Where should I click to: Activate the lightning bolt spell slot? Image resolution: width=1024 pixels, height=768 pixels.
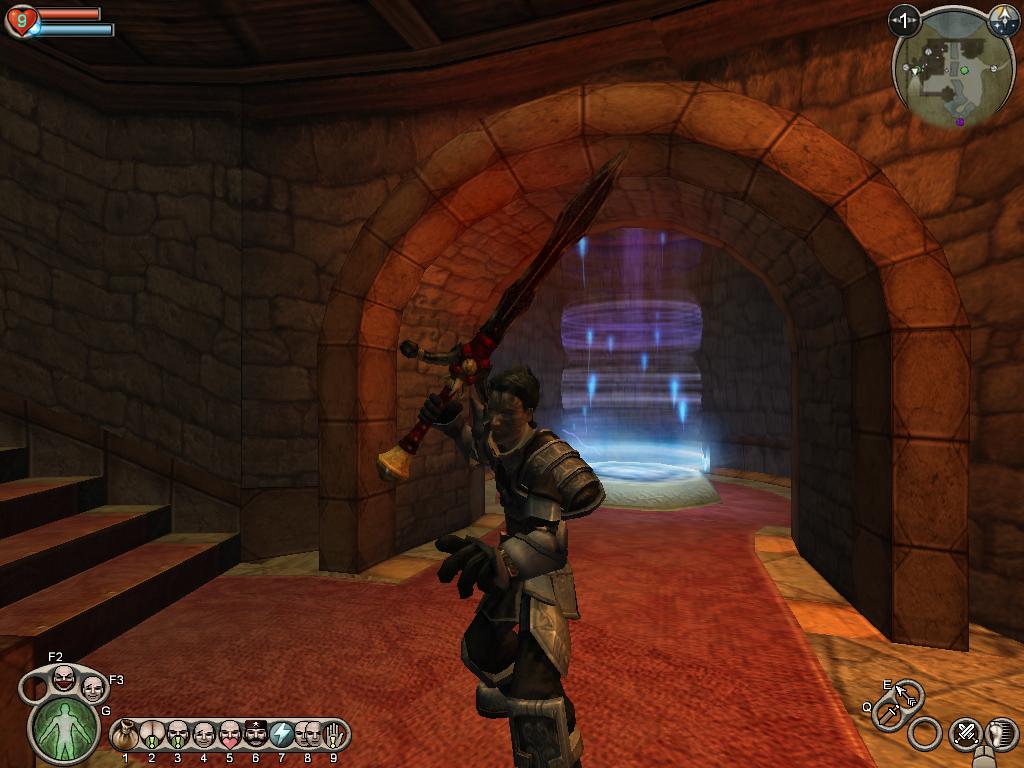[281, 735]
